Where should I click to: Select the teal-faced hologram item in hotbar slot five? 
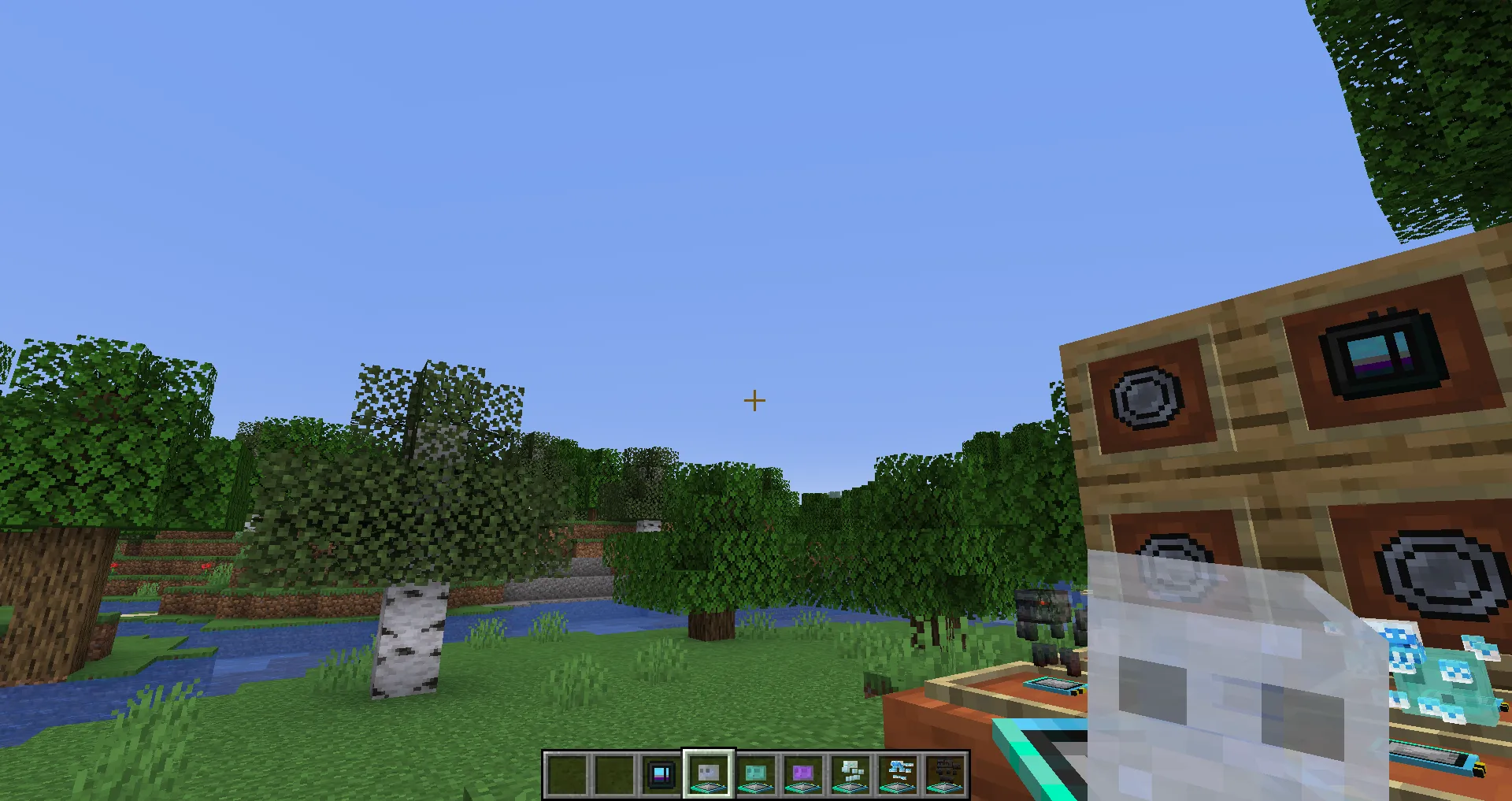756,776
